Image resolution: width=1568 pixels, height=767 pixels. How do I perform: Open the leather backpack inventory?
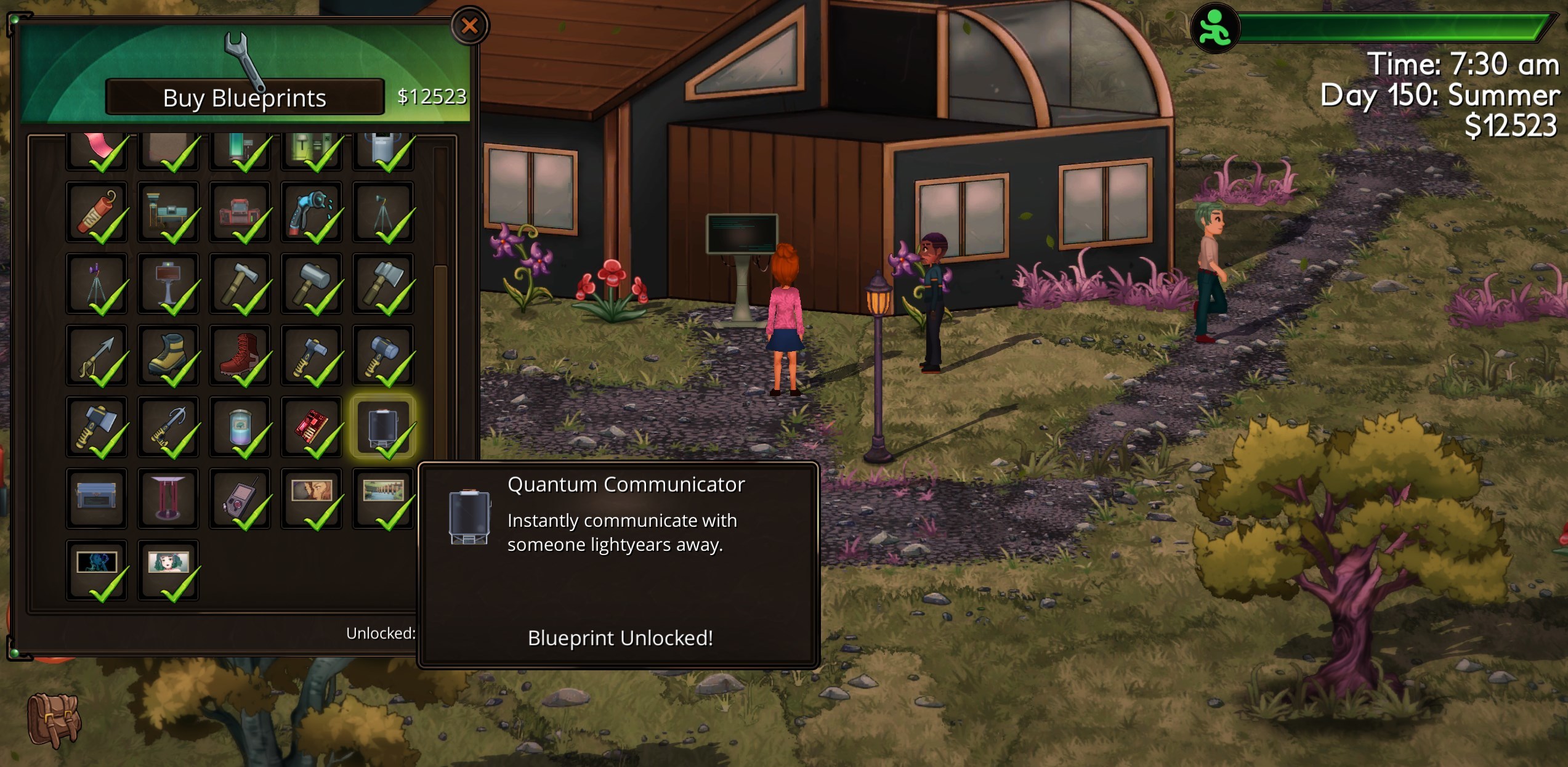tap(54, 720)
